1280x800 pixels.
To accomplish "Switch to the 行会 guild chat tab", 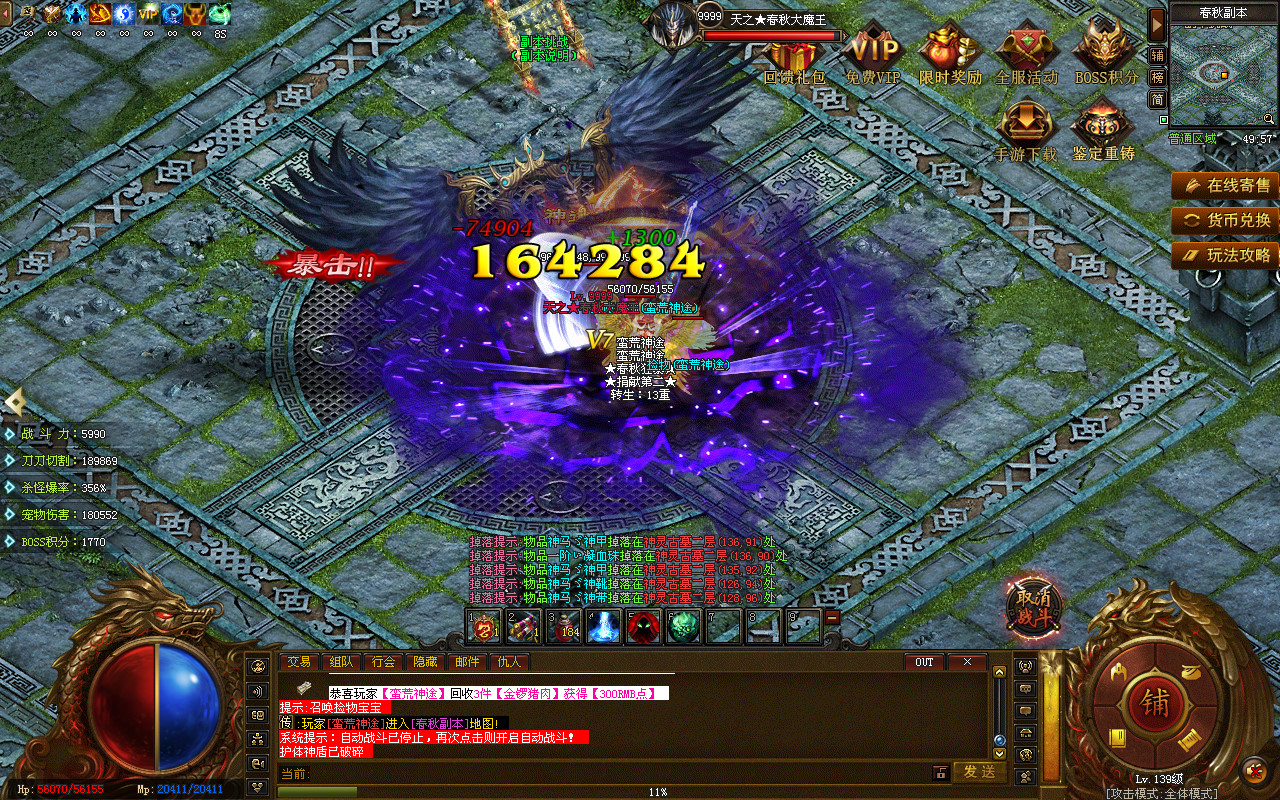I will [384, 662].
